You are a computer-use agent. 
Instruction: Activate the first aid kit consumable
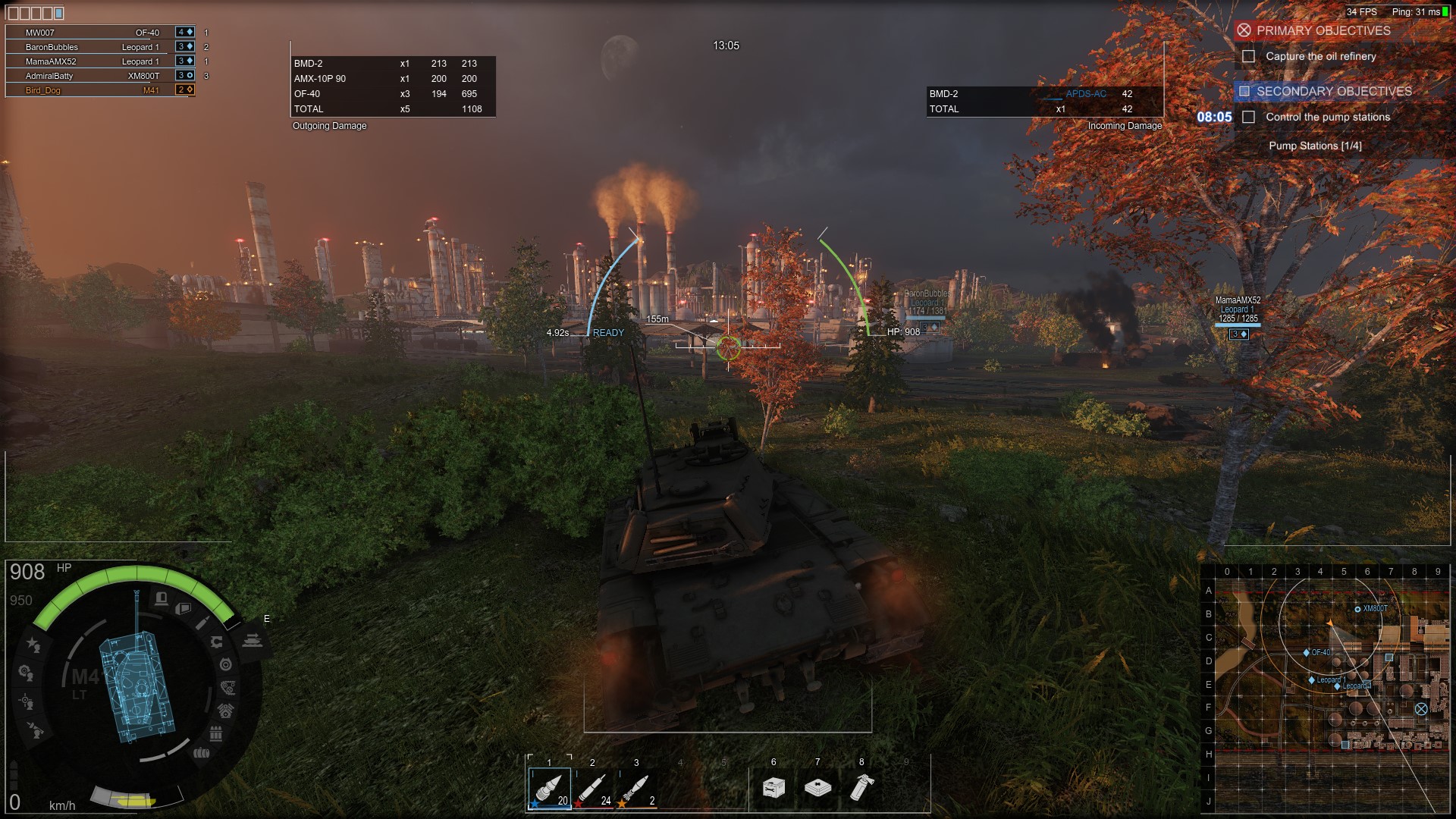817,788
